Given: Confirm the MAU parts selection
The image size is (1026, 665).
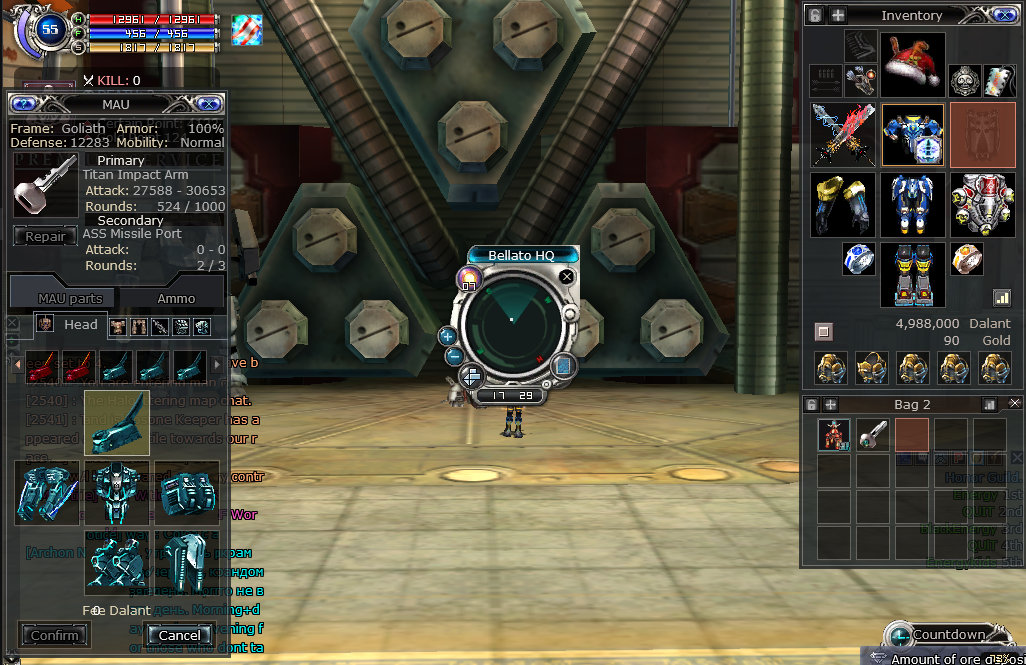Looking at the screenshot, I should 54,635.
